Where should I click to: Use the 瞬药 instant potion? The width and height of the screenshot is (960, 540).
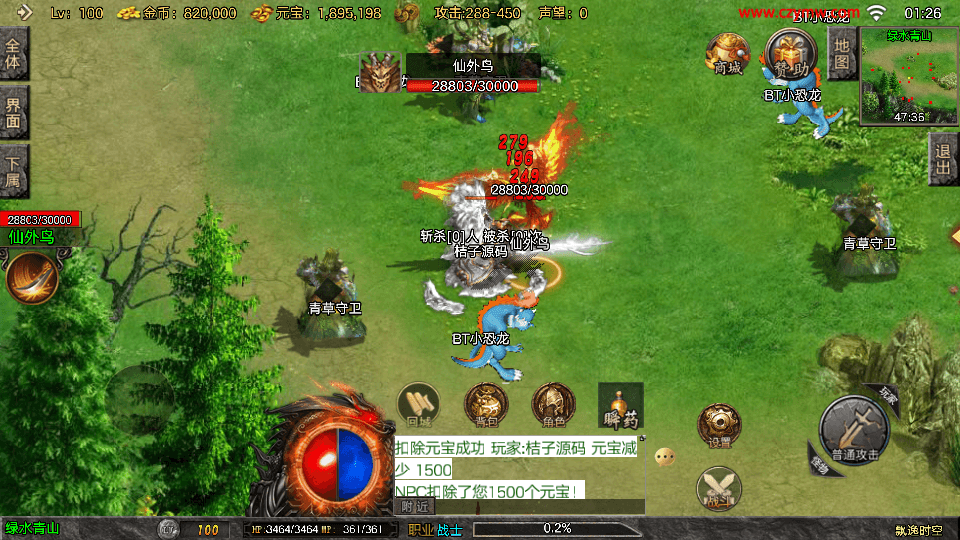coord(620,405)
